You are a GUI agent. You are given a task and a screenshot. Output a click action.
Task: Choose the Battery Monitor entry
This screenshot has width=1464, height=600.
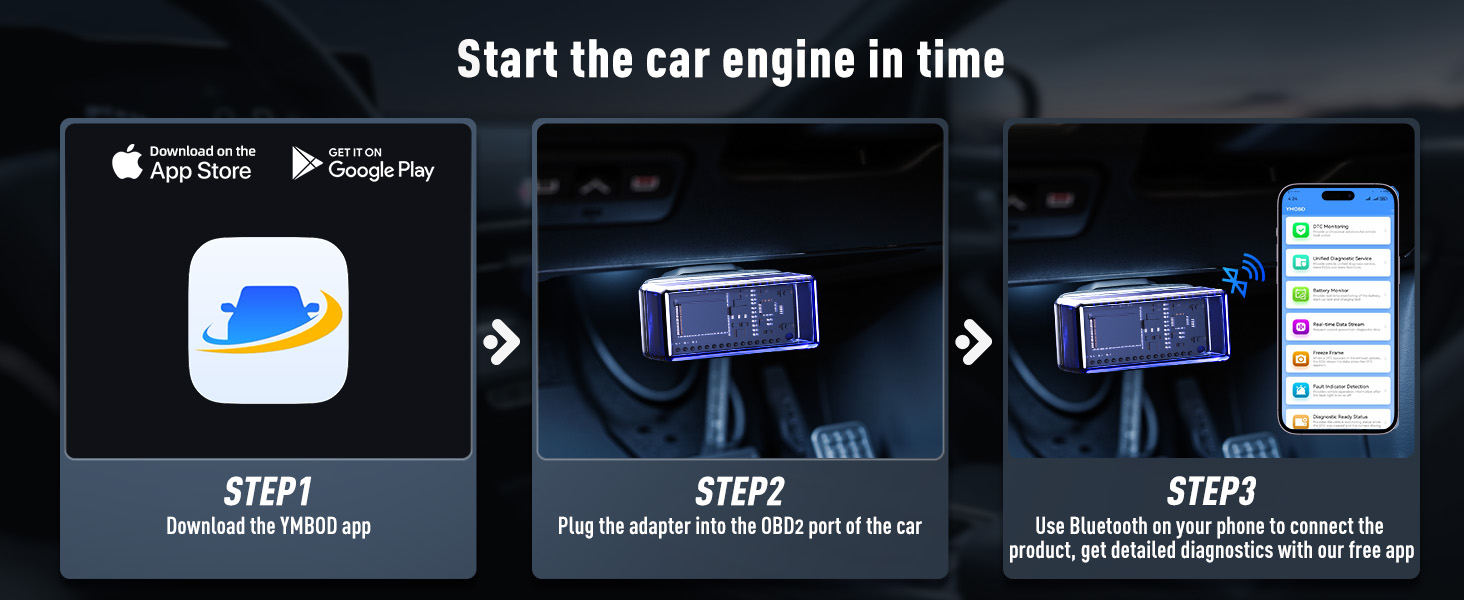point(1338,294)
